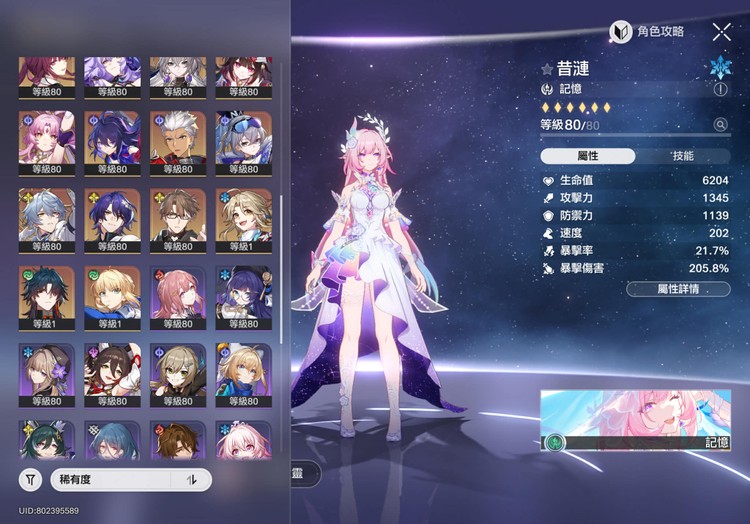750x524 pixels.
Task: Open the character filter funnel button
Action: [32, 480]
